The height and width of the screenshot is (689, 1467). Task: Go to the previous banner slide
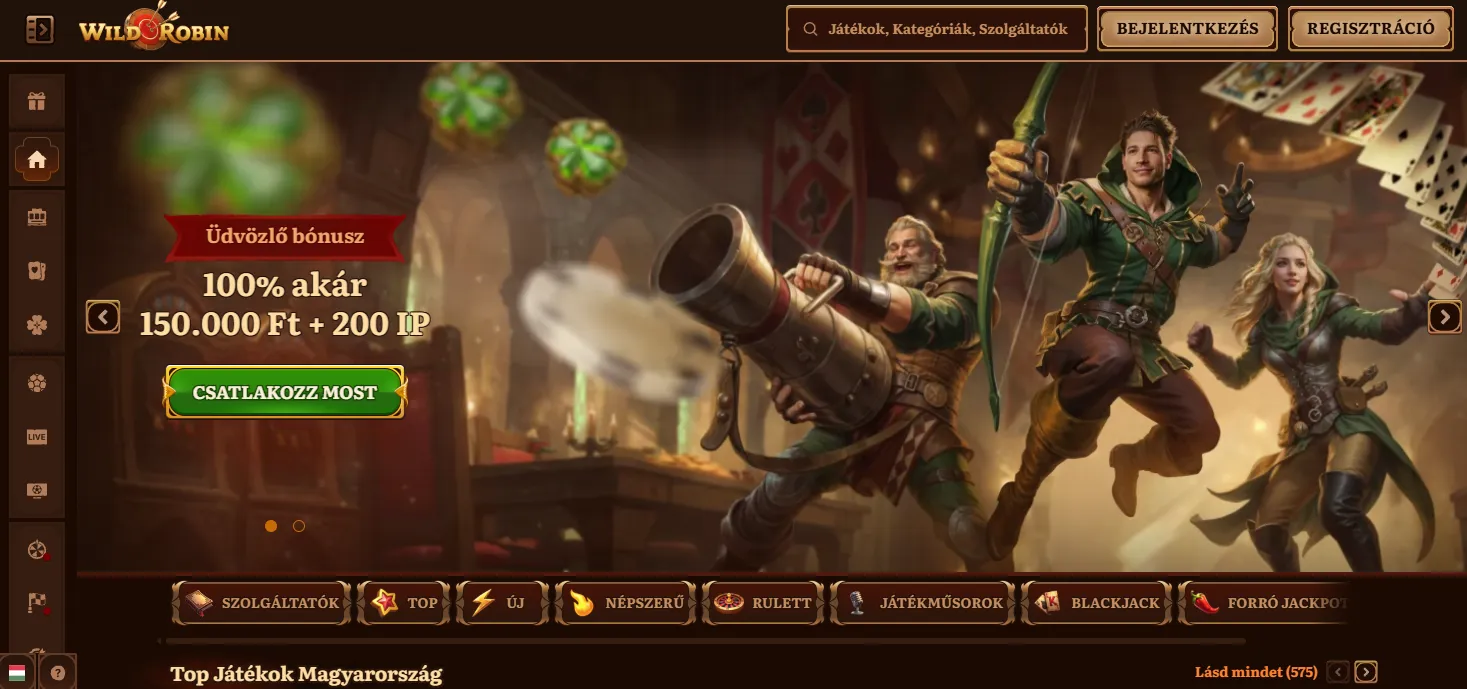pyautogui.click(x=103, y=317)
